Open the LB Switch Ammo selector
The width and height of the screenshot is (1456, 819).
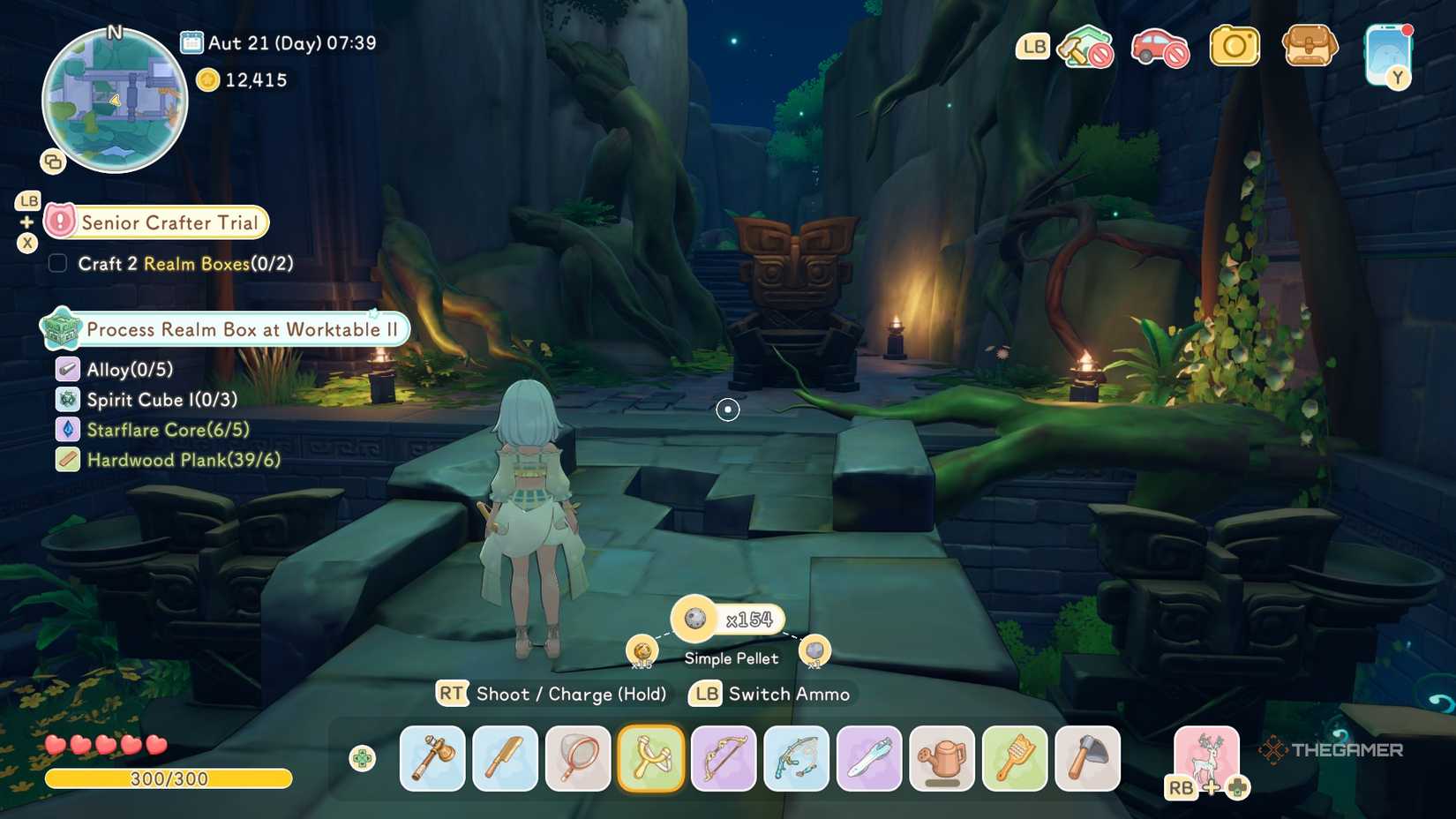[x=769, y=694]
